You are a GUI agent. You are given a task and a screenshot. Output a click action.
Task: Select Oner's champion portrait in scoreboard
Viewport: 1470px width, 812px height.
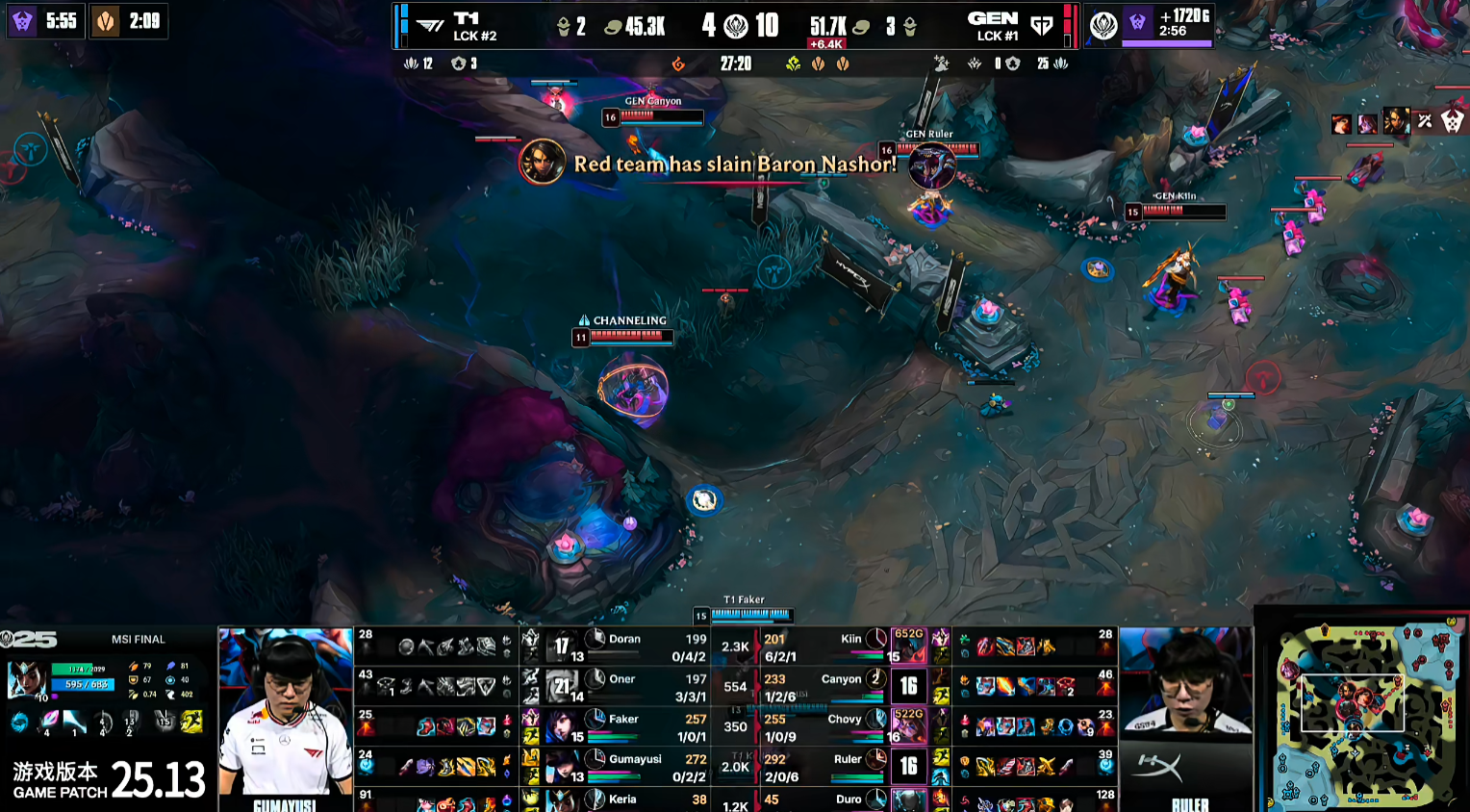click(563, 687)
